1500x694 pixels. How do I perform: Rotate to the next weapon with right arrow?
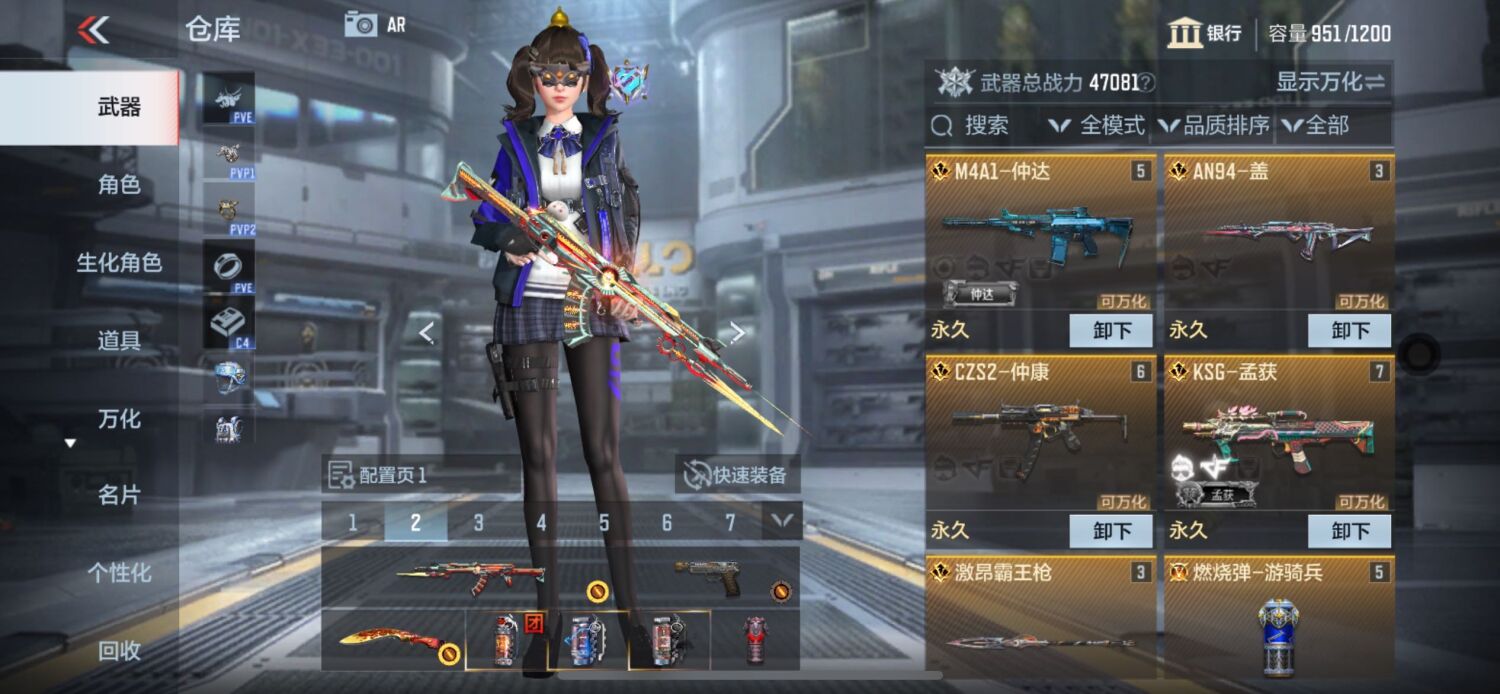point(737,332)
